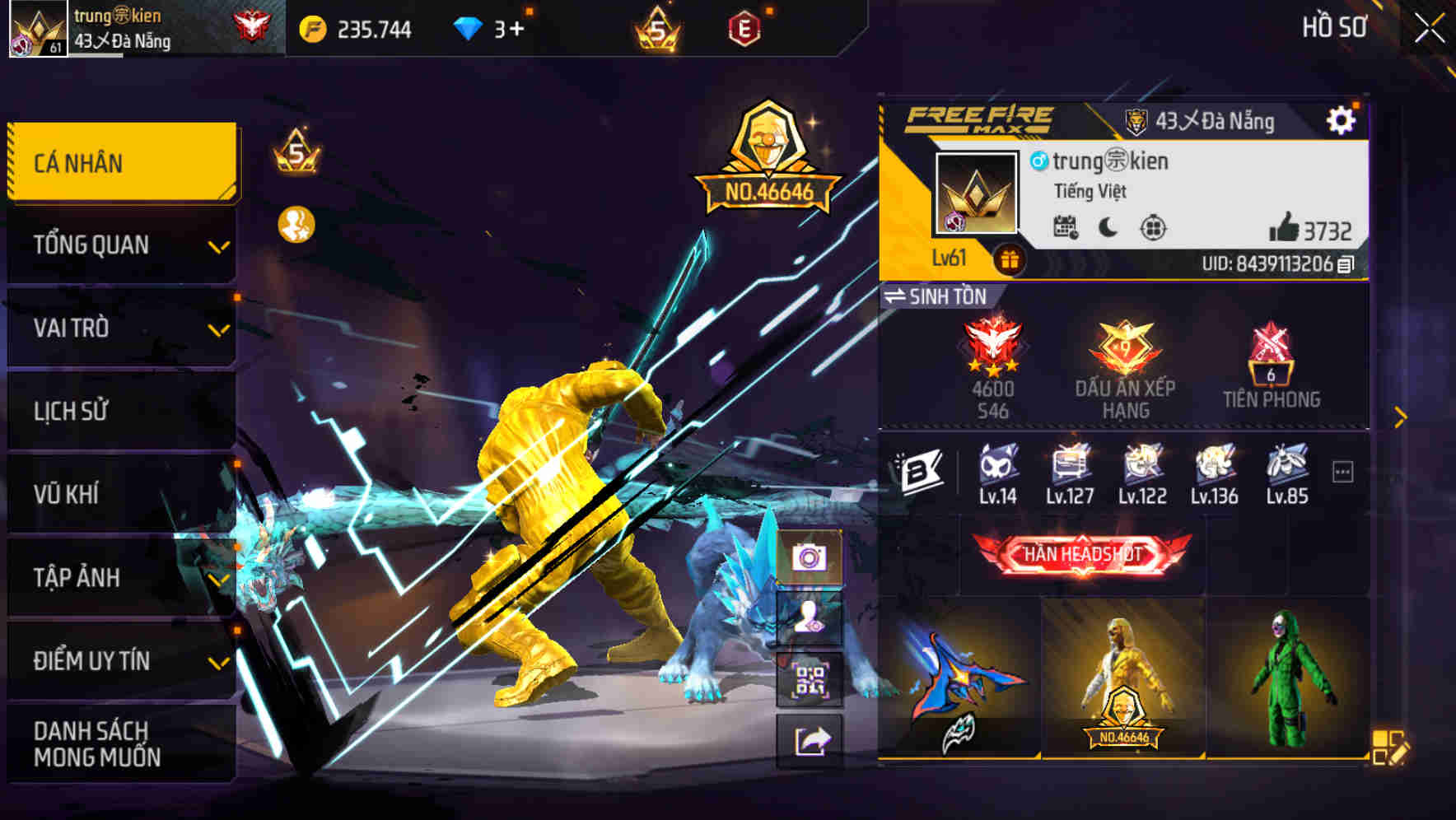Expand the VAI TRÒ section
The width and height of the screenshot is (1456, 820).
[x=122, y=328]
